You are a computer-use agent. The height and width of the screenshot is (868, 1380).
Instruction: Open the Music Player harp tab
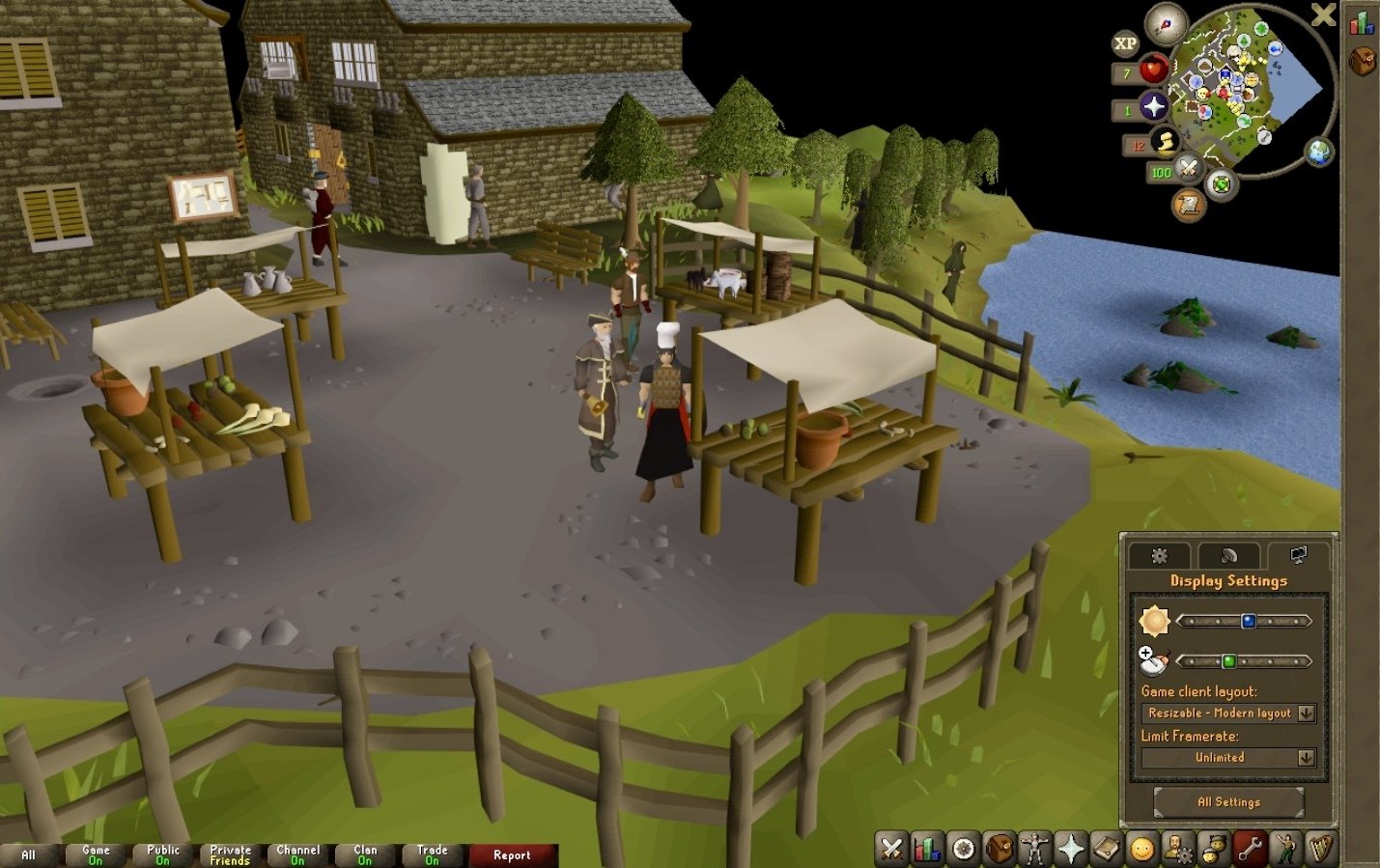point(1320,849)
